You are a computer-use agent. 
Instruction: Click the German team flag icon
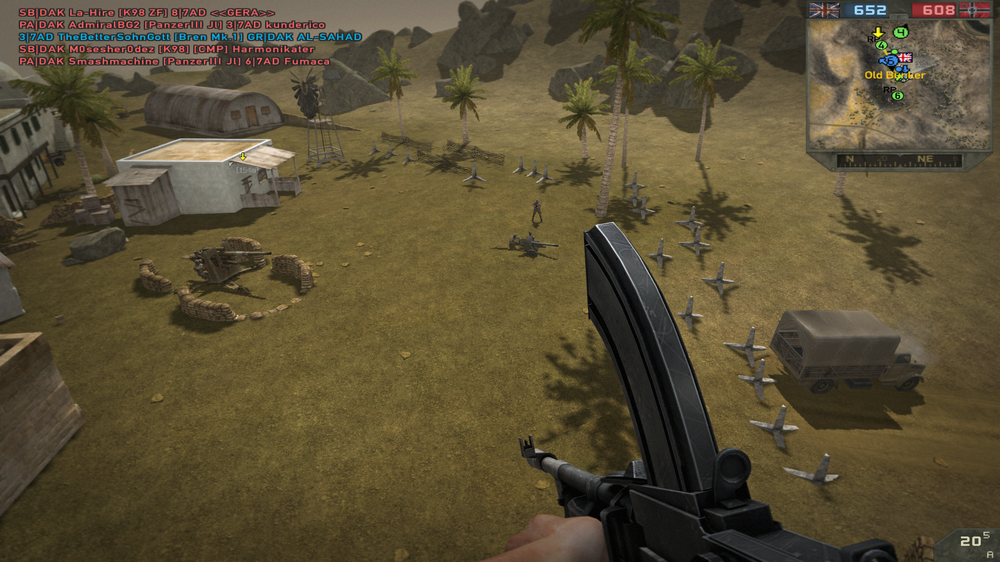974,10
